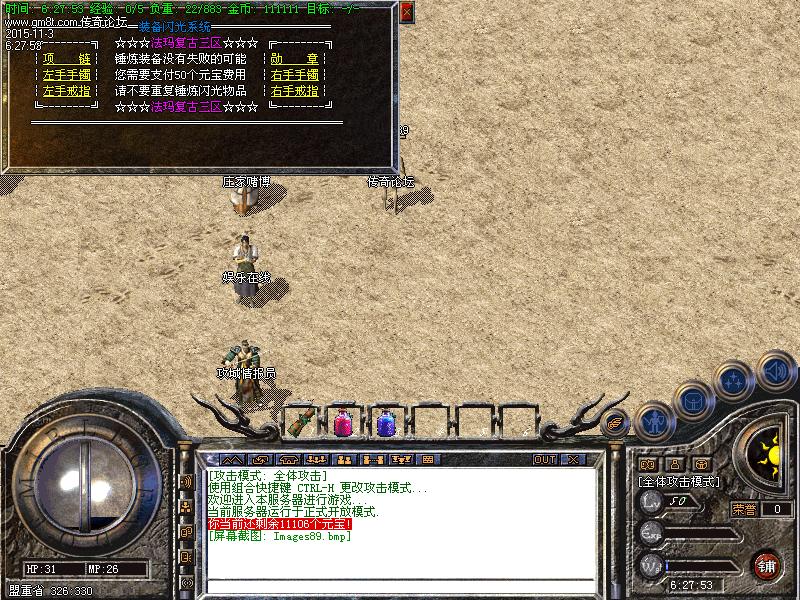Viewport: 800px width, 600px height.
Task: Close the equipment shine dialog
Action: (406, 13)
